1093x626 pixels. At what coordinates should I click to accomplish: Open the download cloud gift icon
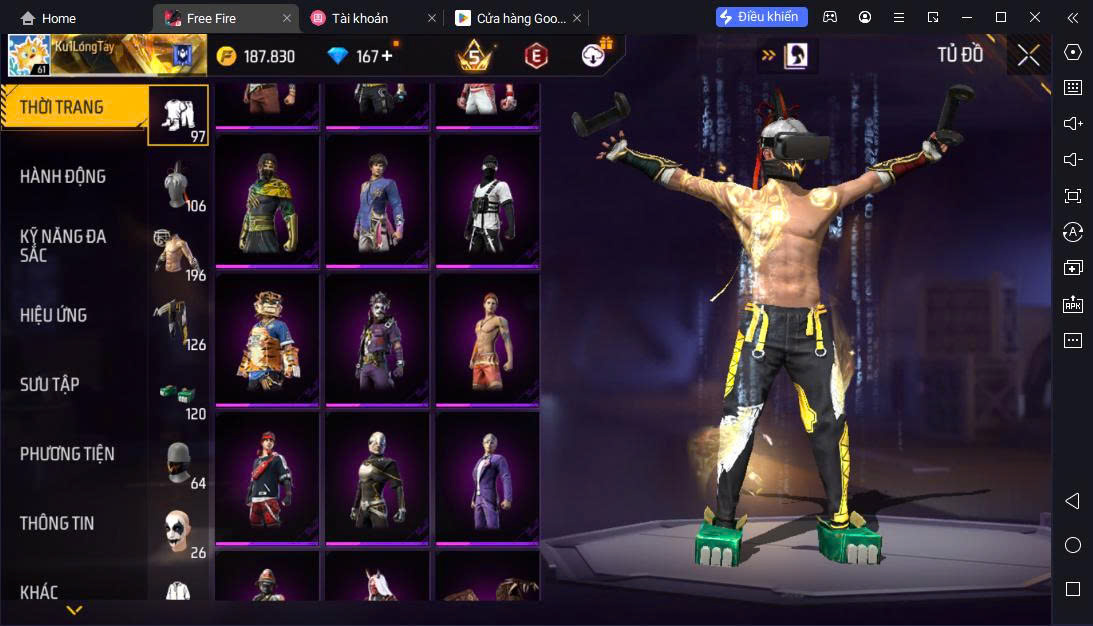point(597,55)
